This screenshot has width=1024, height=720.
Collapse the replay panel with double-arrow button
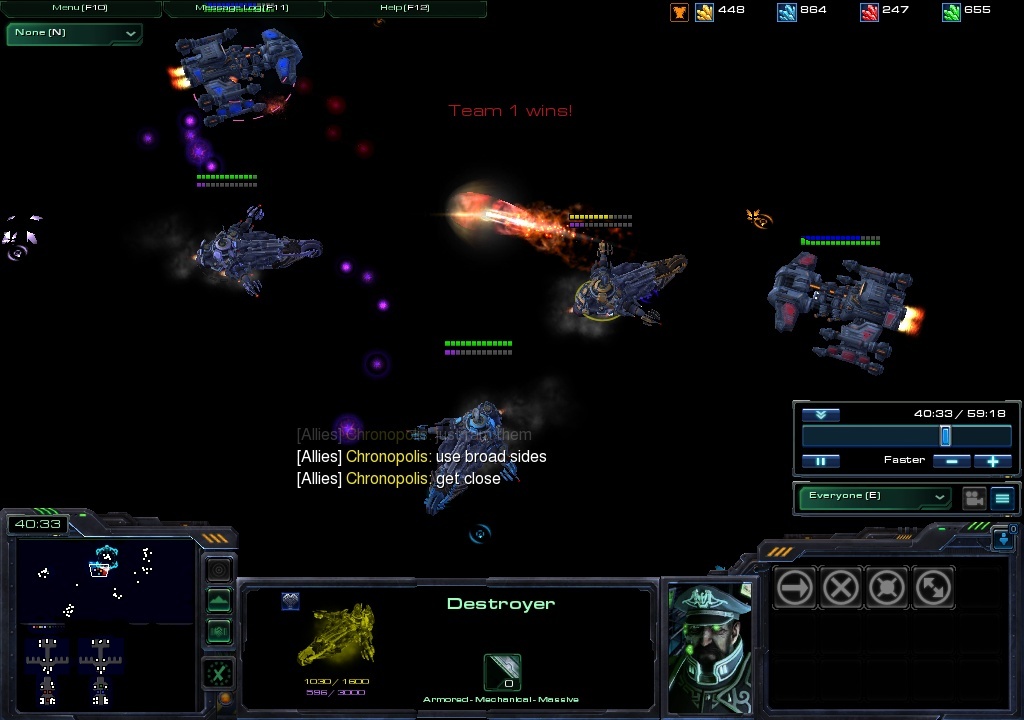[820, 415]
